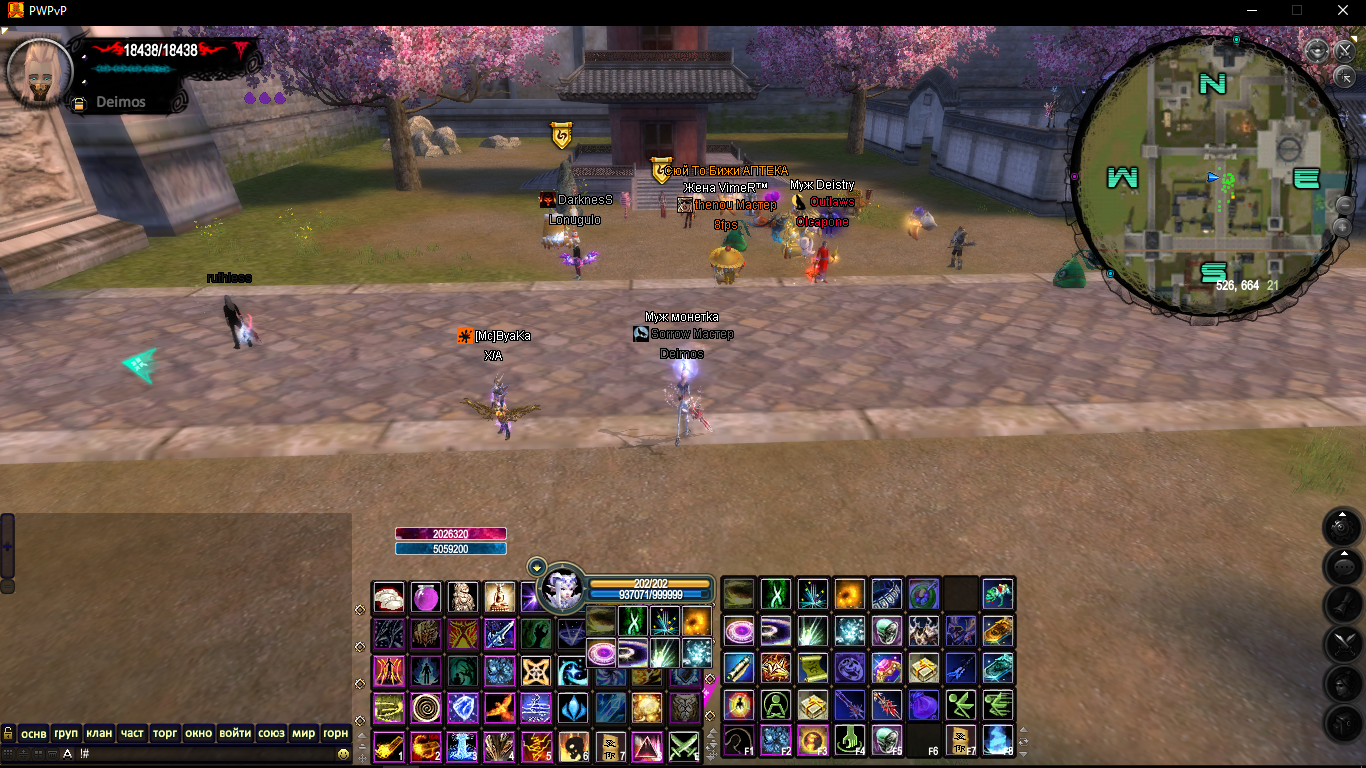This screenshot has width=1366, height=768.
Task: Use the blue flame skill on F8
Action: pyautogui.click(x=997, y=740)
